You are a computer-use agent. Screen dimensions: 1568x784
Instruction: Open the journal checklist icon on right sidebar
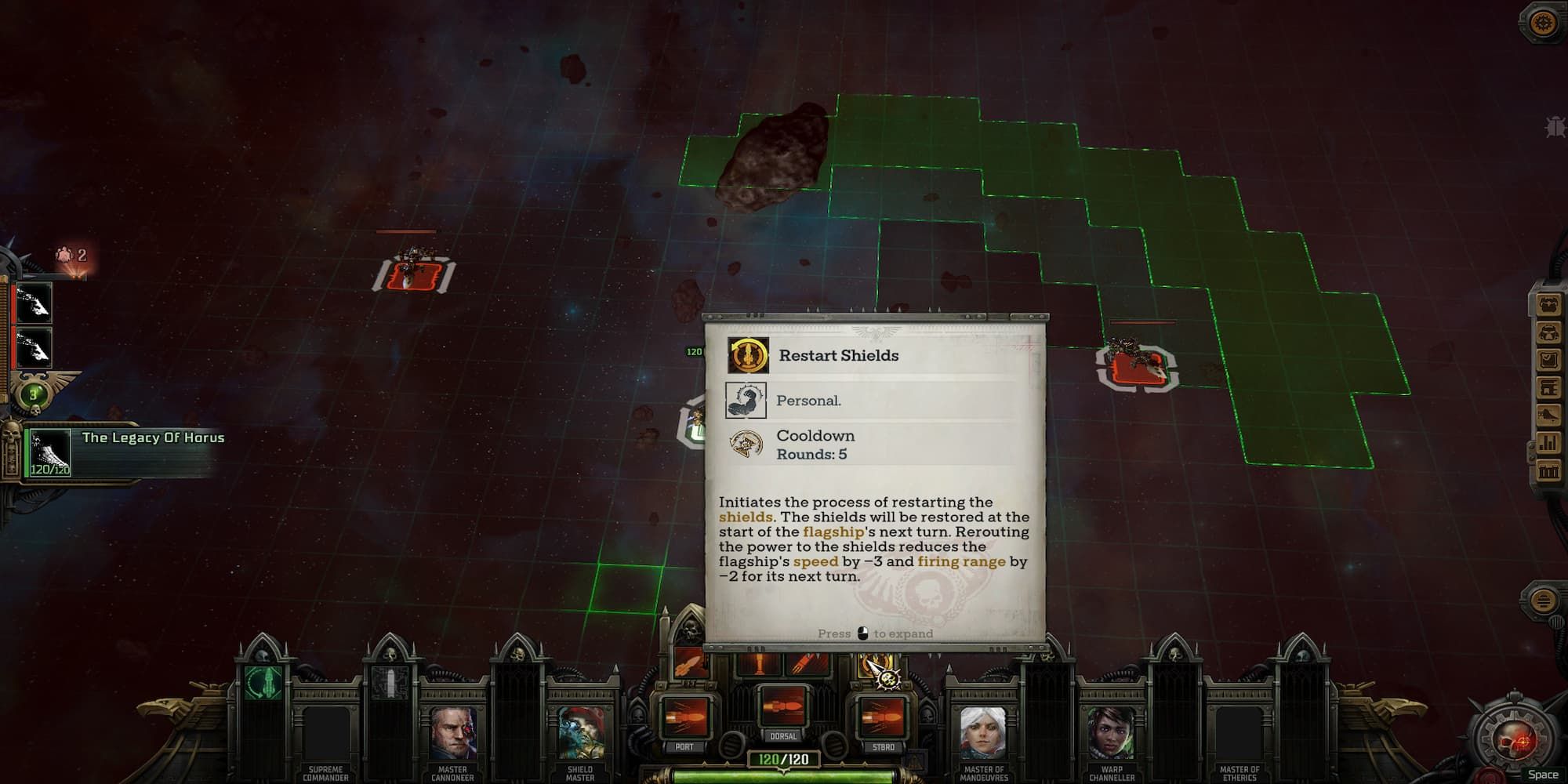[1550, 358]
